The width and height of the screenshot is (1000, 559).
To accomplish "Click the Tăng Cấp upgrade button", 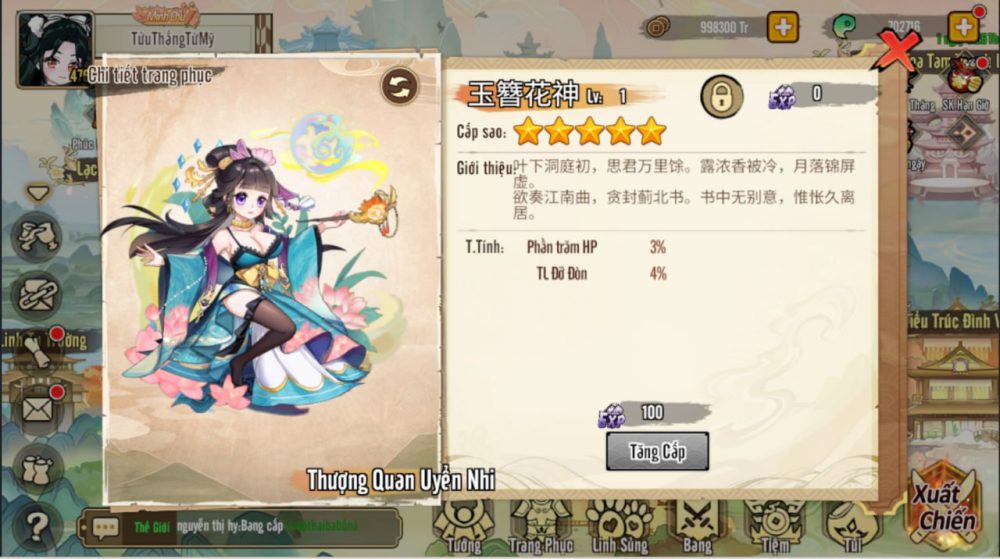I will pos(657,451).
